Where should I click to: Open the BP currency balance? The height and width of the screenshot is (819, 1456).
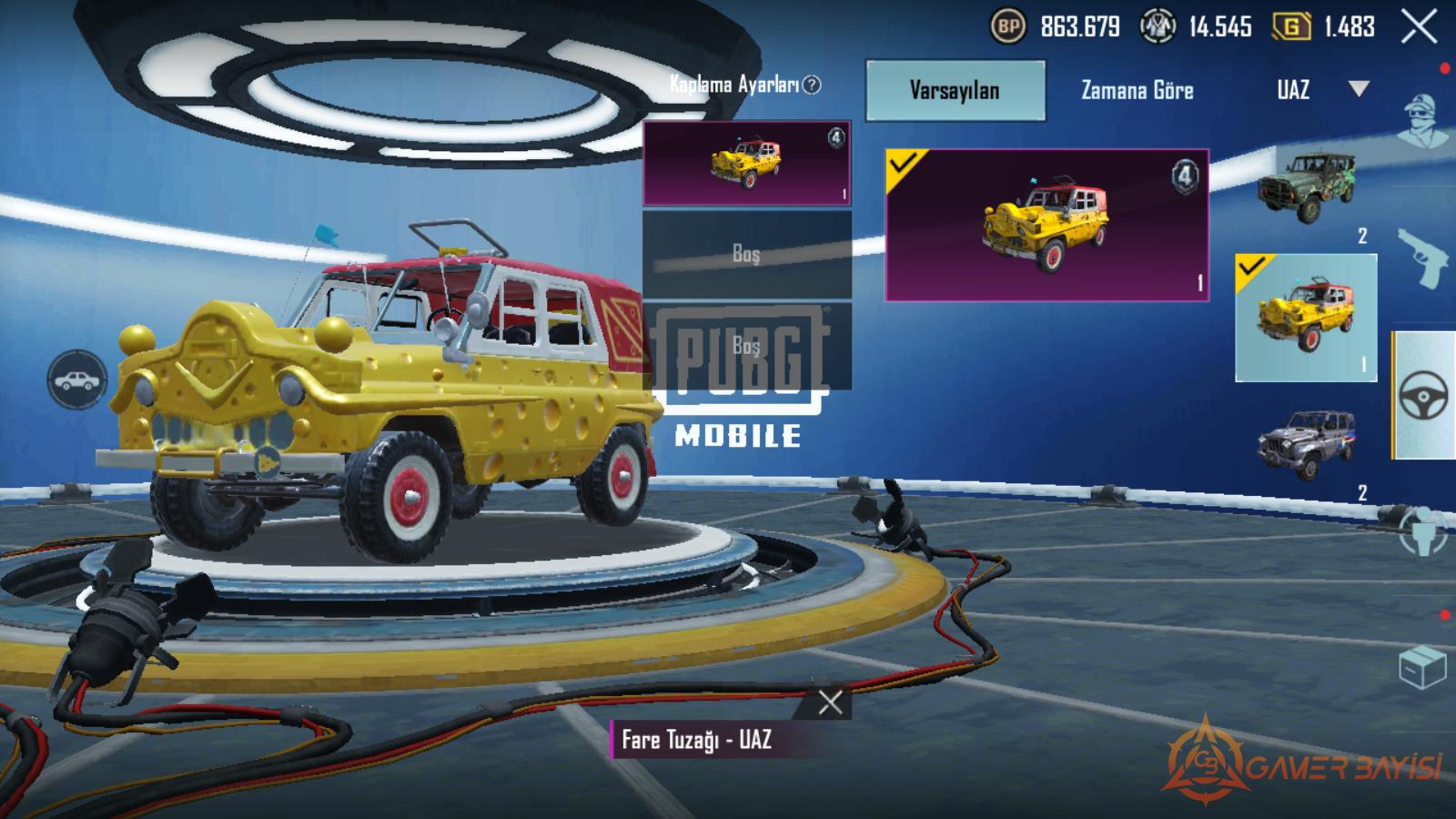click(x=1056, y=27)
